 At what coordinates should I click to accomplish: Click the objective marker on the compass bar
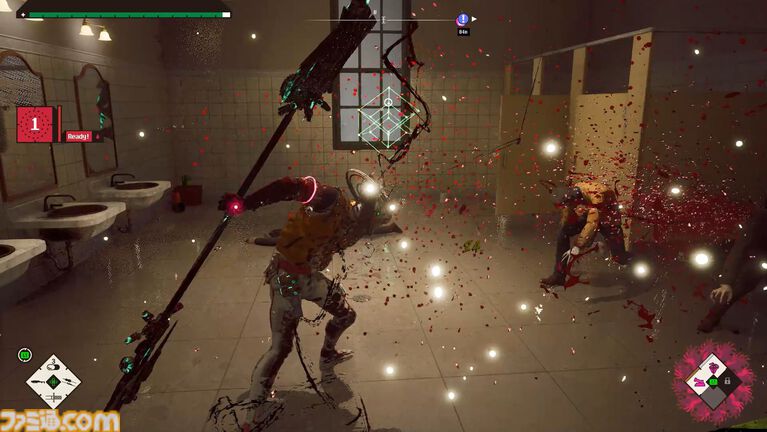tap(462, 20)
